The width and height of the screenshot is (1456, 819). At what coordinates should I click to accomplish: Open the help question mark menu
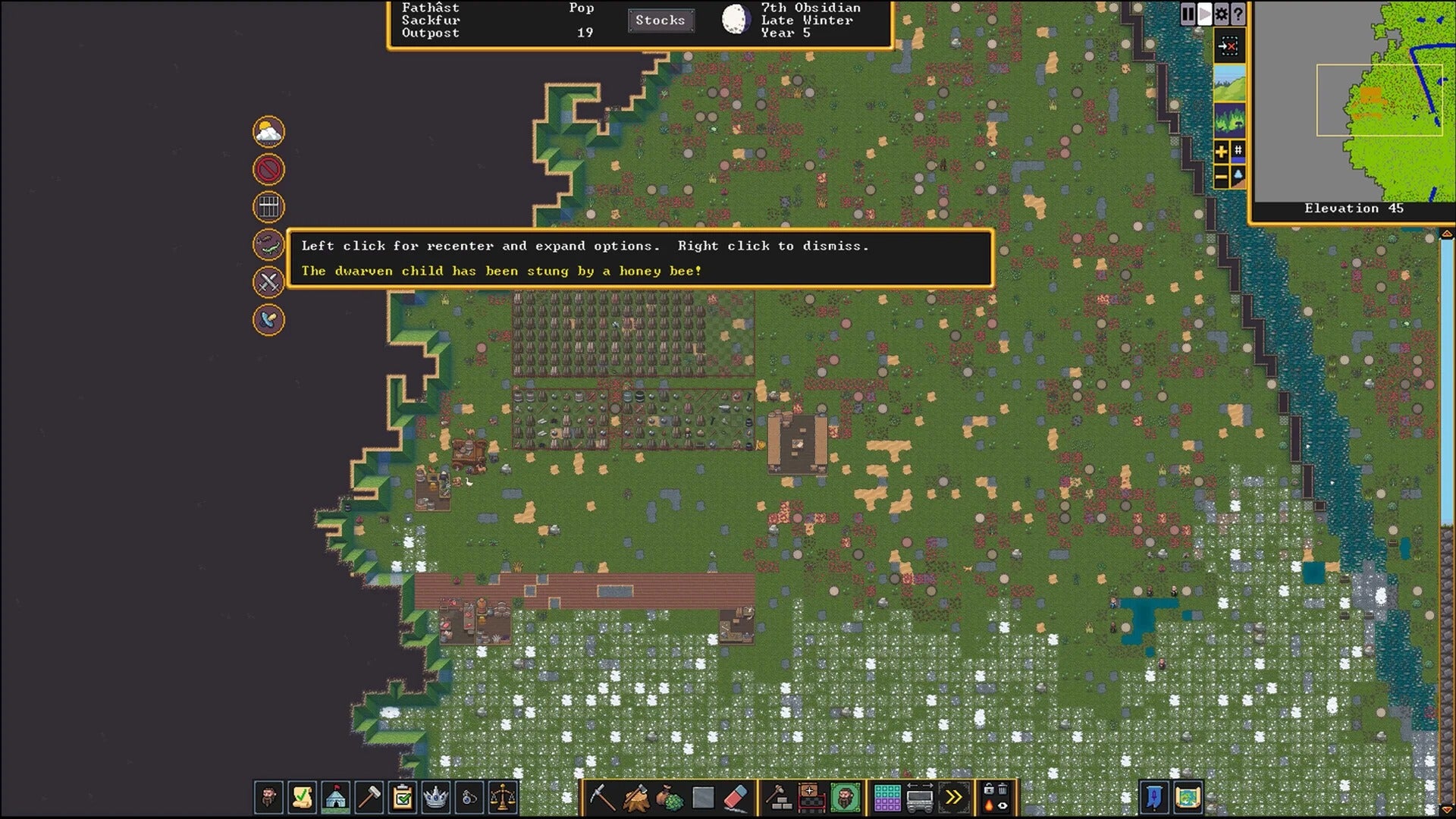tap(1238, 13)
